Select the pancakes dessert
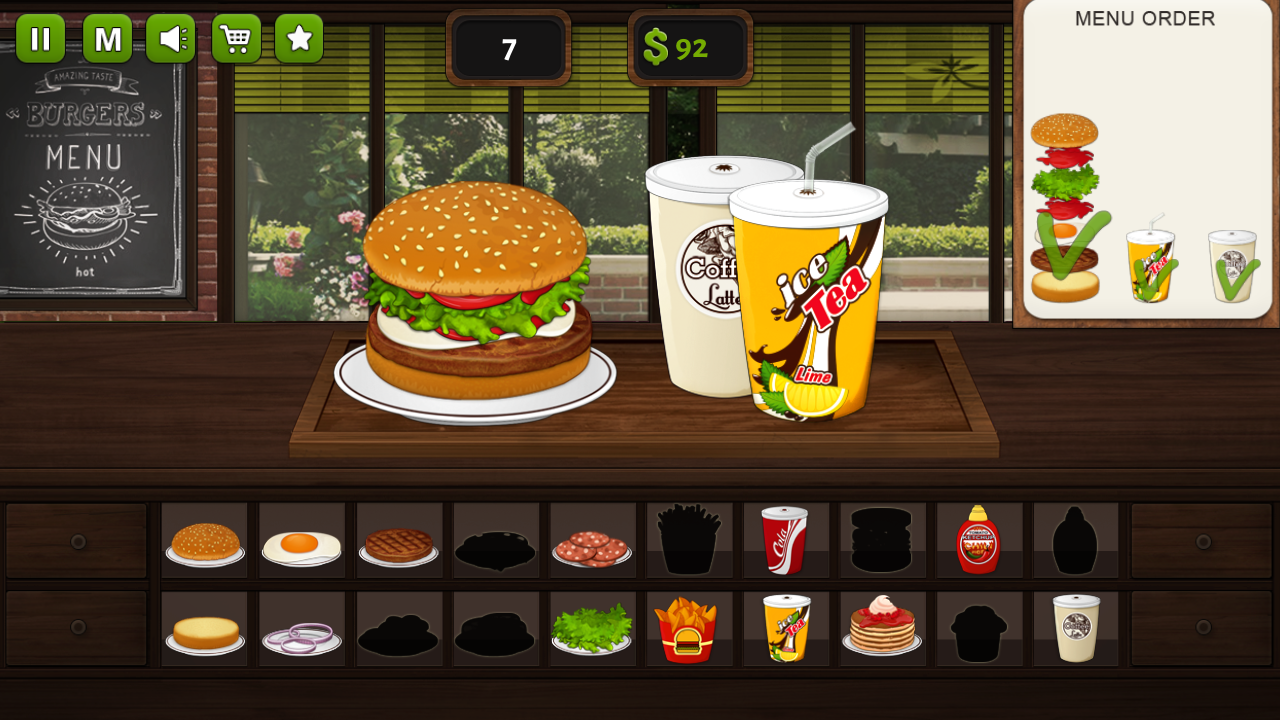Screen dimensions: 1280x720 [x=882, y=628]
